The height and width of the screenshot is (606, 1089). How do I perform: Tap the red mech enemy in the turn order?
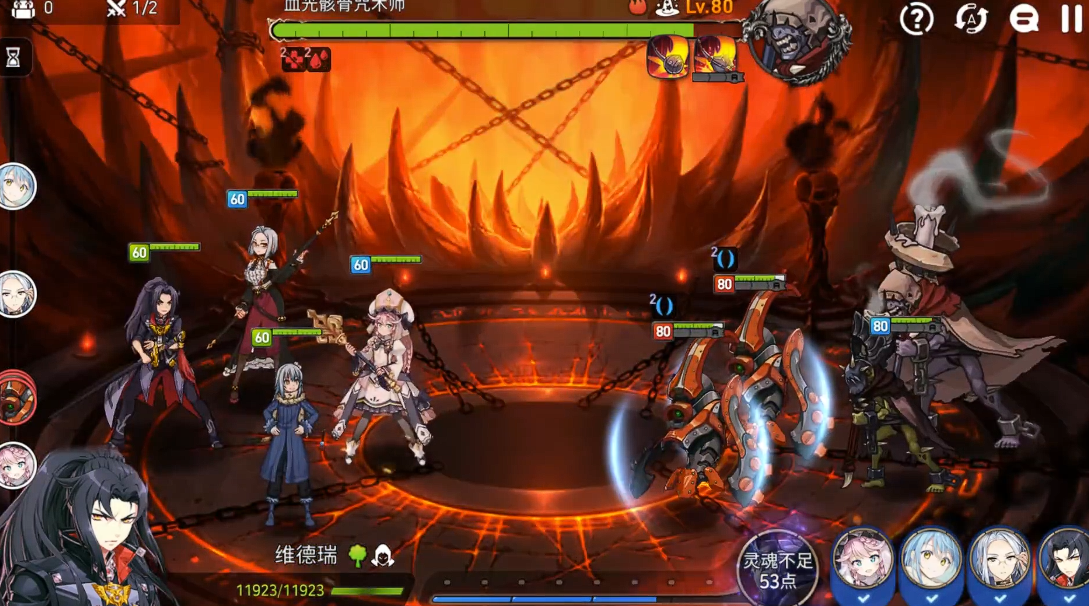tap(16, 397)
